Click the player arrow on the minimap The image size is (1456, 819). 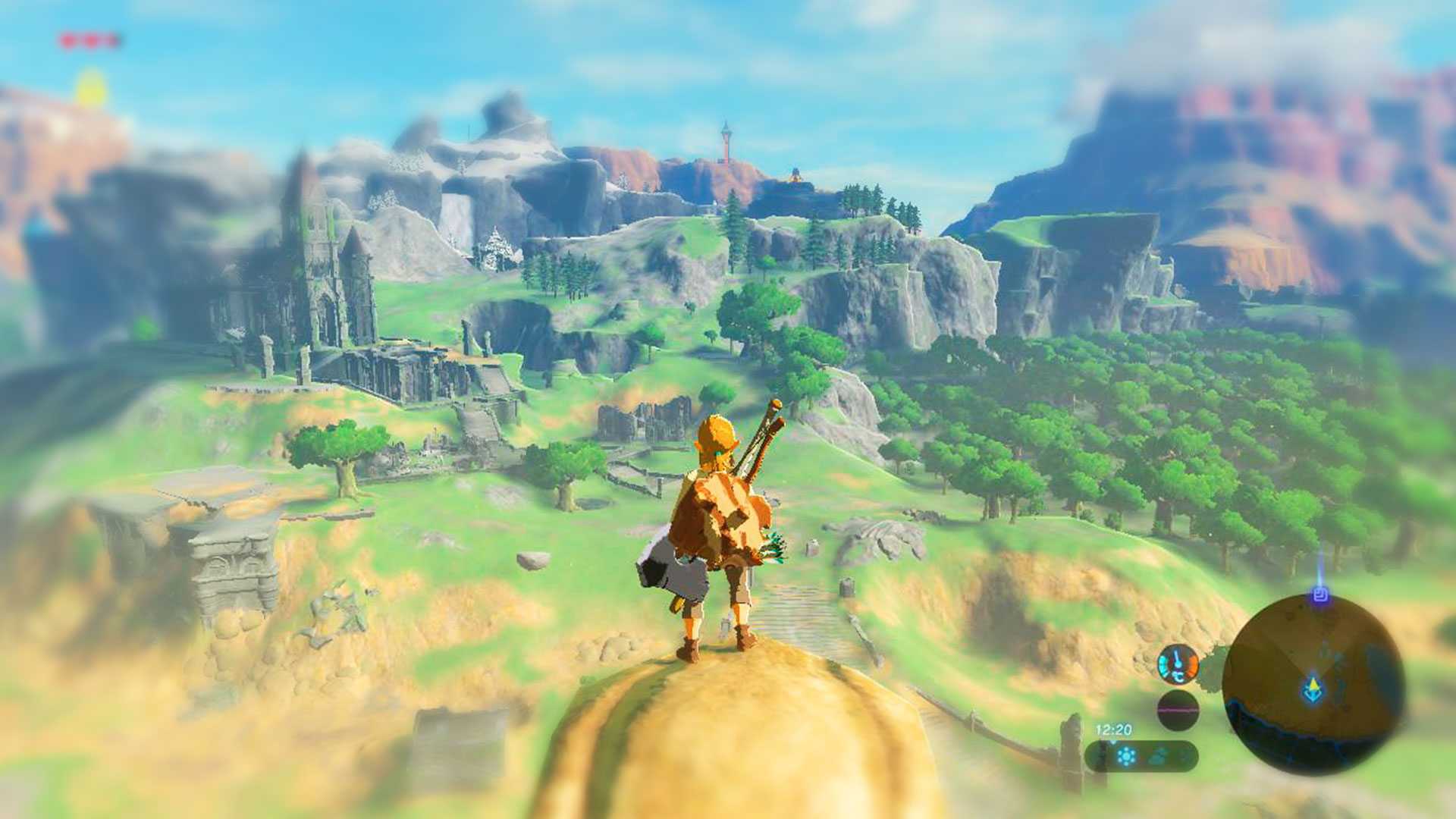[1313, 689]
